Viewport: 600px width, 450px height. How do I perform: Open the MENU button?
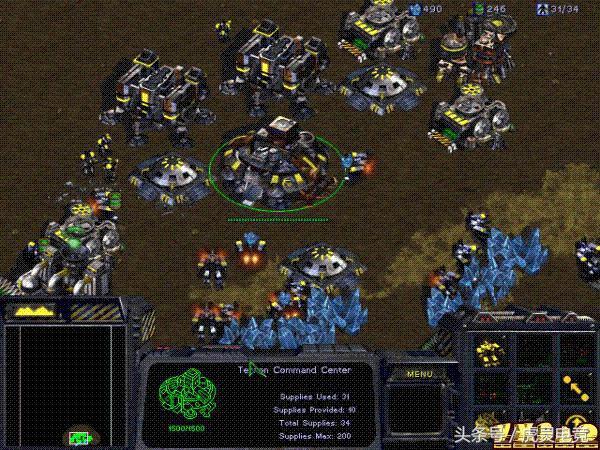[419, 374]
